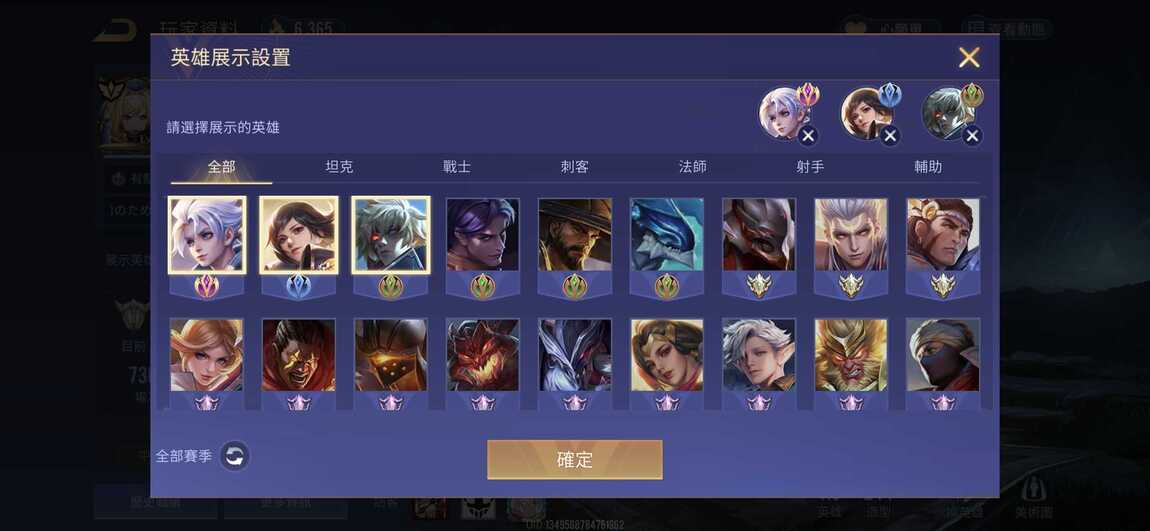Switch to the 全部 tab

(221, 167)
